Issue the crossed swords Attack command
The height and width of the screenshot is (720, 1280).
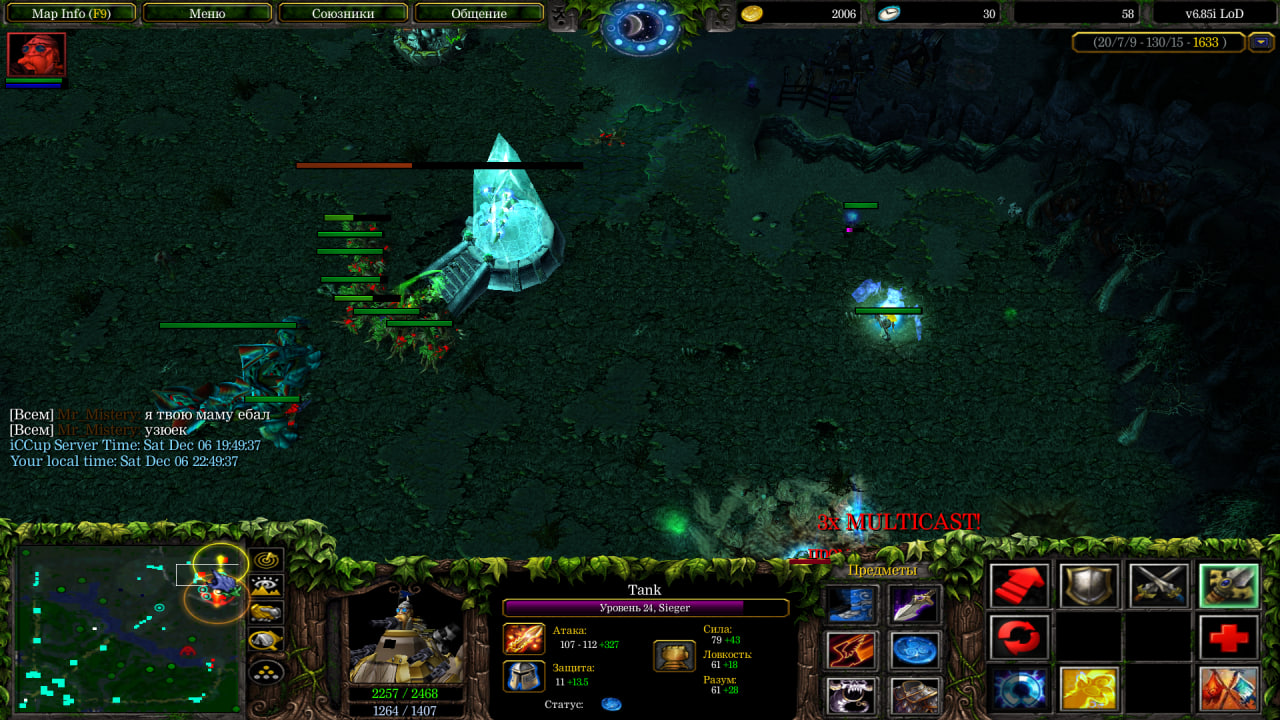click(1159, 586)
